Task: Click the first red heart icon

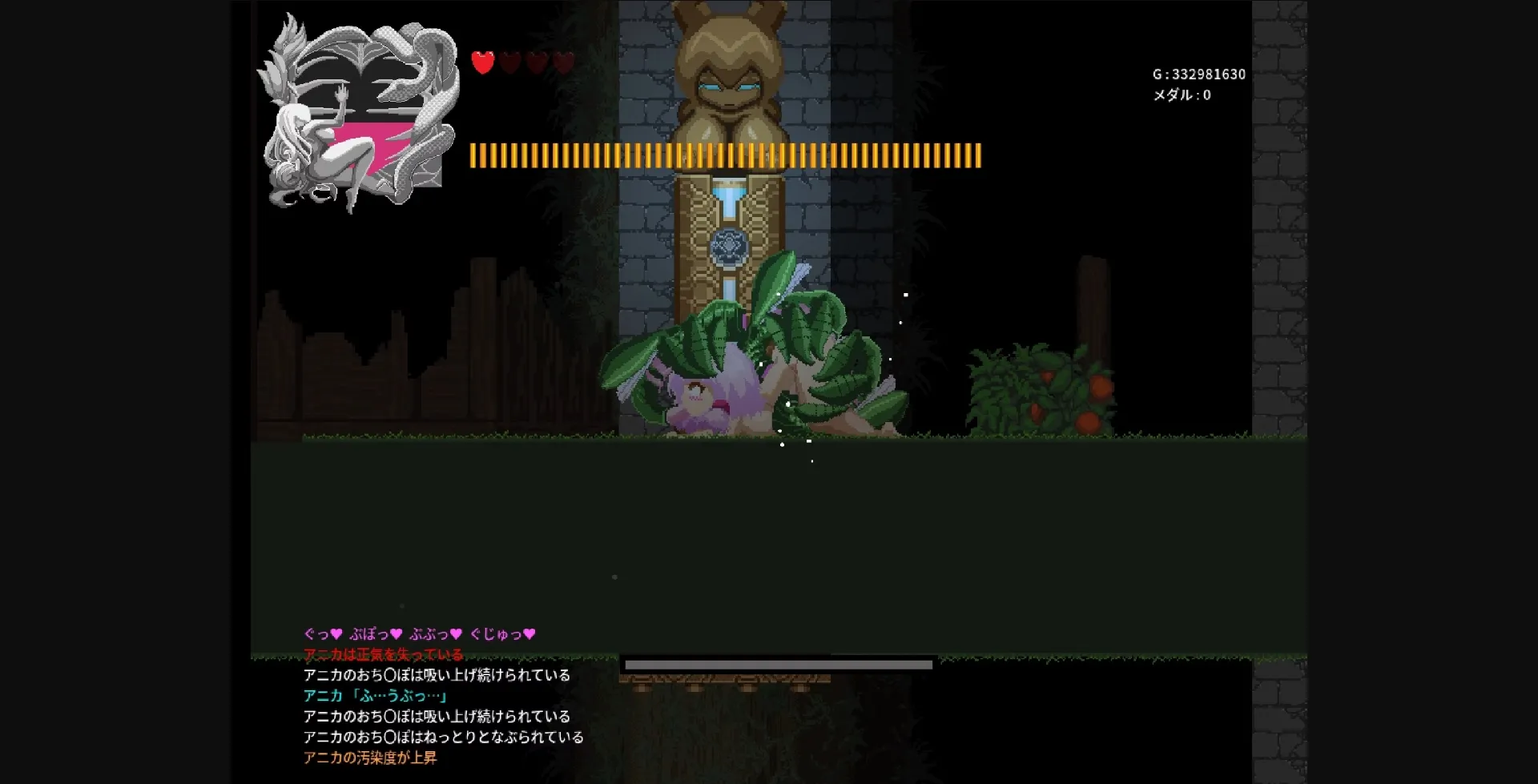Action: (x=481, y=62)
